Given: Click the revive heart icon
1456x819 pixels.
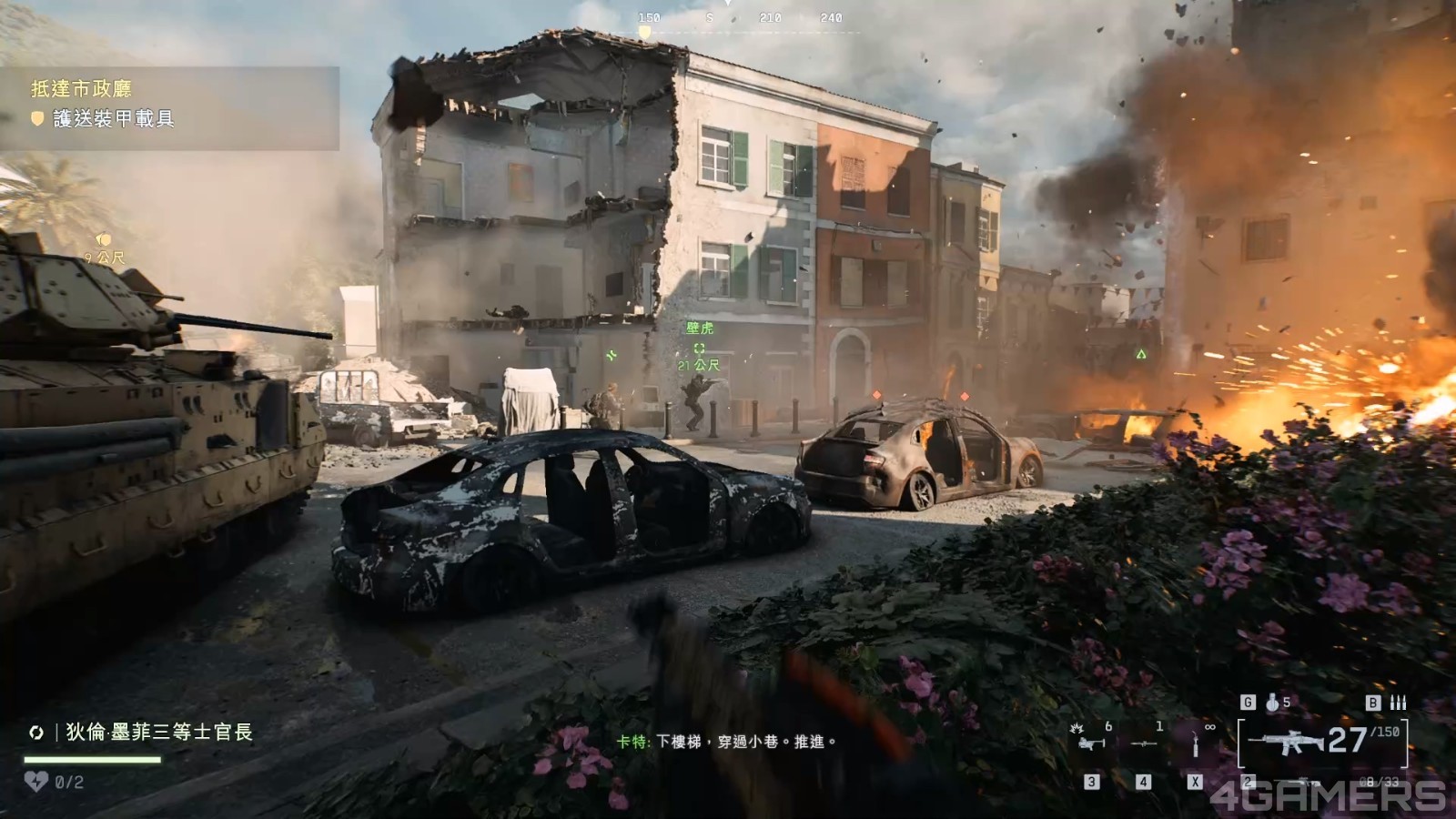Looking at the screenshot, I should pos(35,781).
